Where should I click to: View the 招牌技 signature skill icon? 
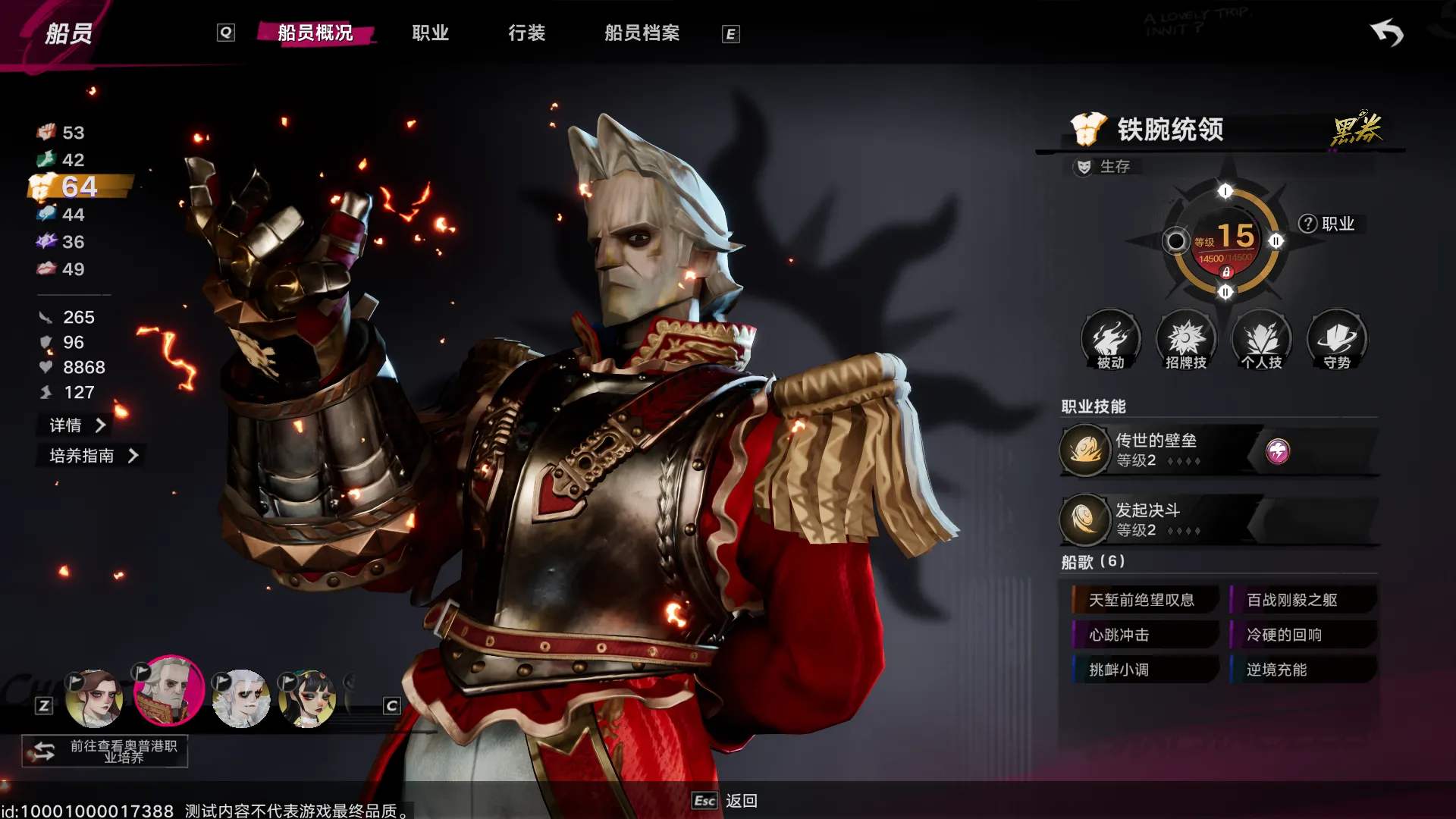click(1186, 339)
